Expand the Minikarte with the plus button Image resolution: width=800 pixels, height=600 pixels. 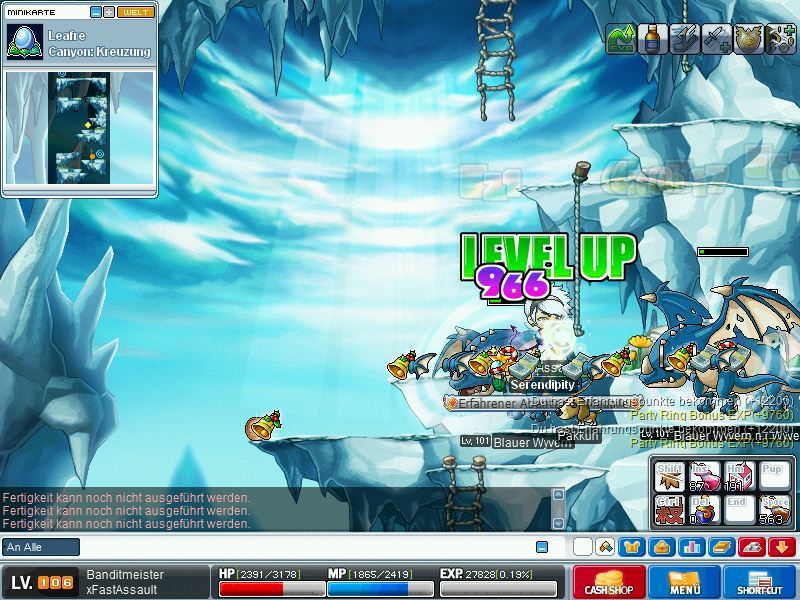(109, 12)
